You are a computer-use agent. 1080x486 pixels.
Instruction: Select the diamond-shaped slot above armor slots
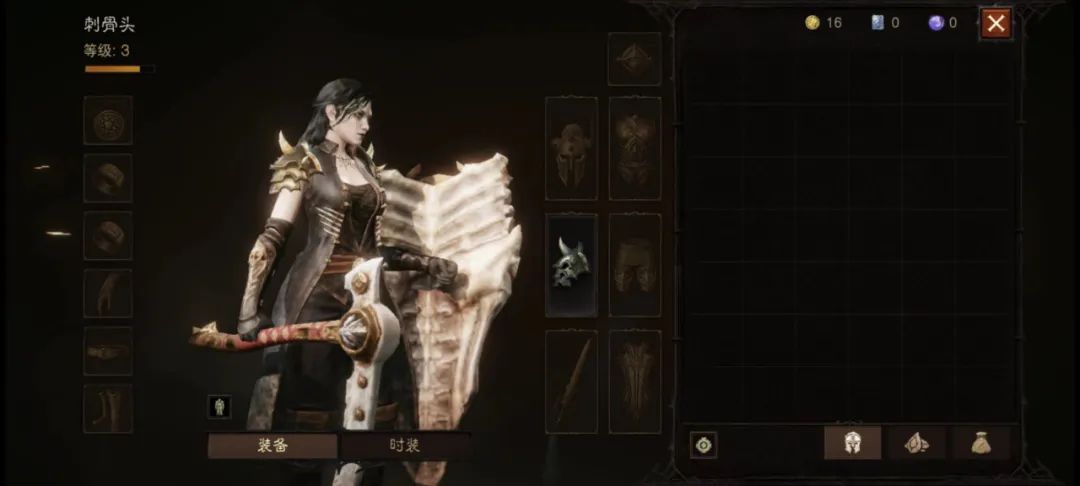tap(634, 58)
